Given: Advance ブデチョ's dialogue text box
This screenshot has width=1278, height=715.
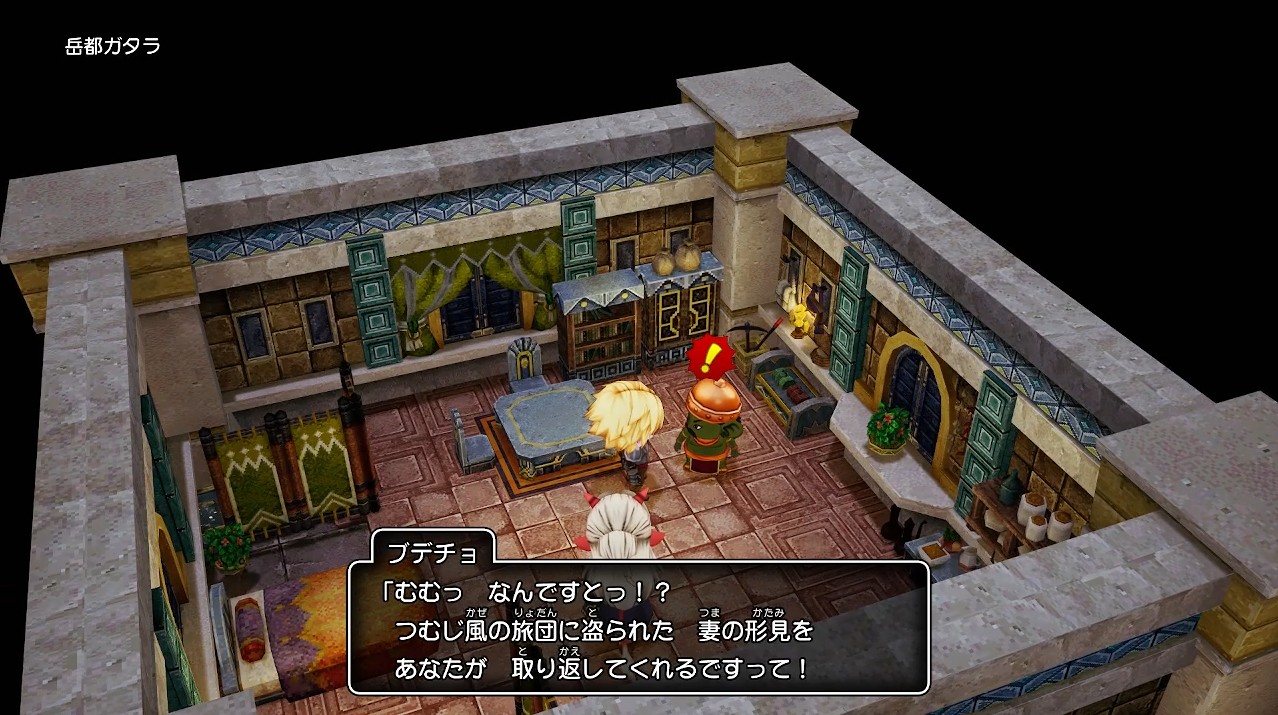Looking at the screenshot, I should (x=638, y=627).
